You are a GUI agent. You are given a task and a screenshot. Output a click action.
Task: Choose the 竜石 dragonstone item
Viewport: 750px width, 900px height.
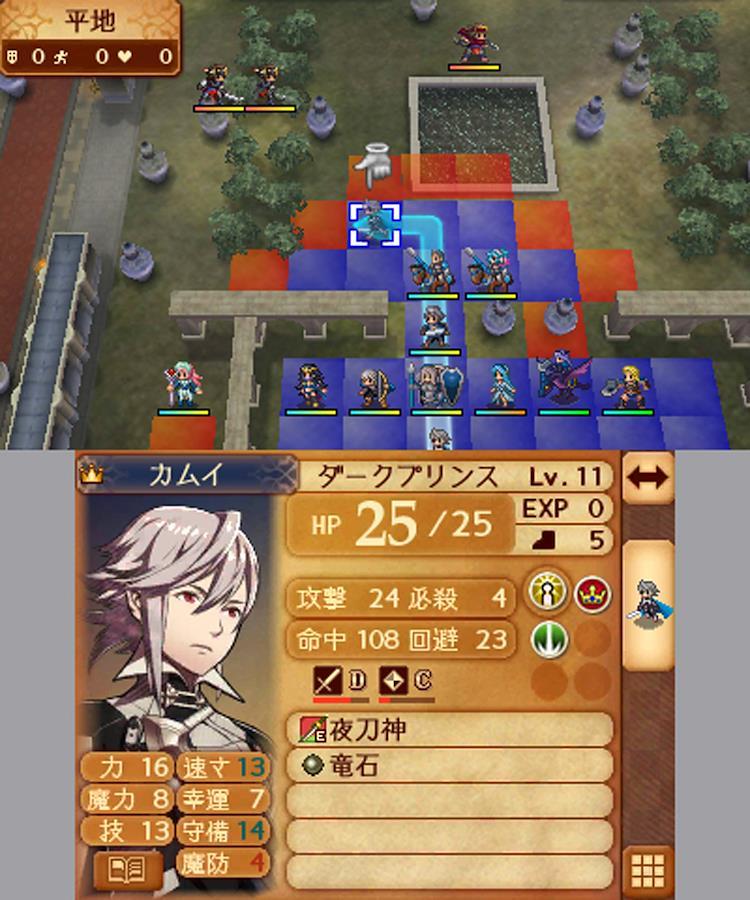[450, 766]
